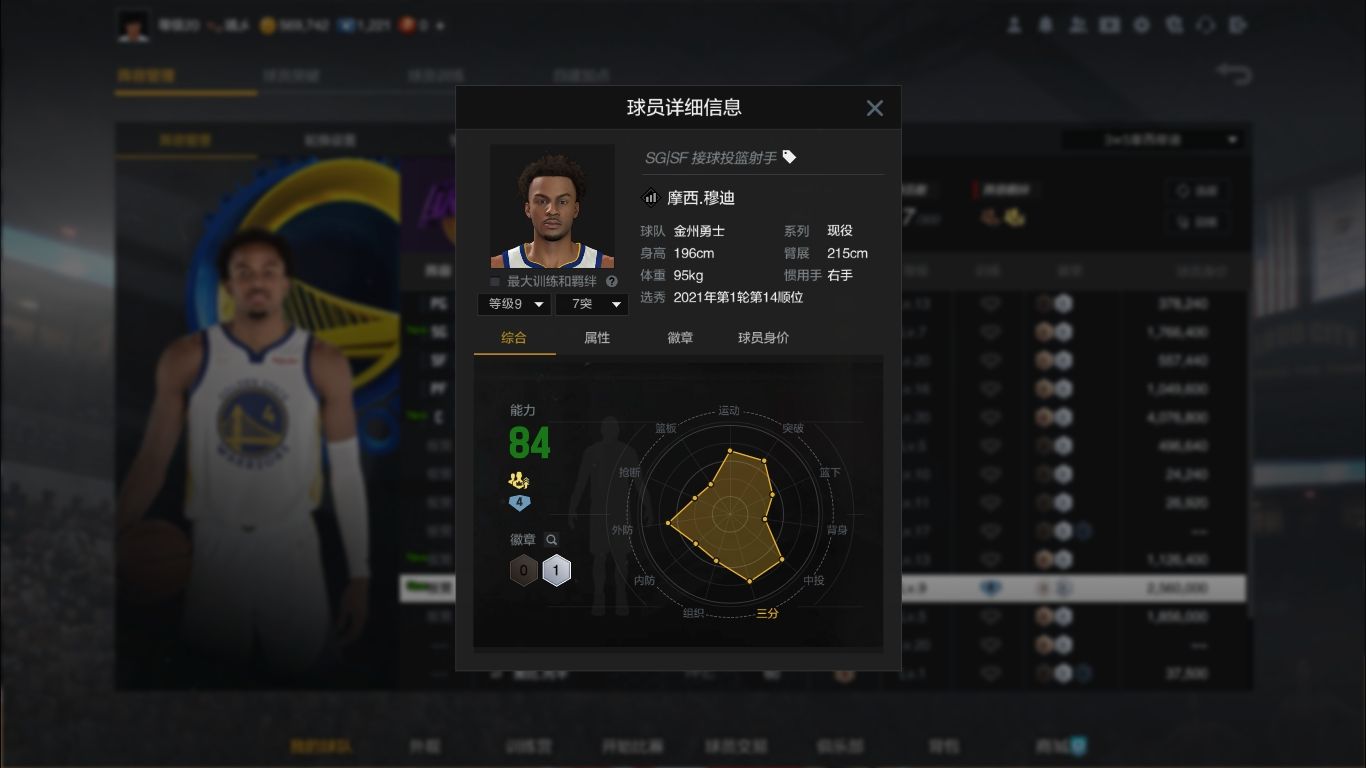Select the gold bronze badge hexagon showing 1
Screen dimensions: 1366x768
[x=556, y=570]
